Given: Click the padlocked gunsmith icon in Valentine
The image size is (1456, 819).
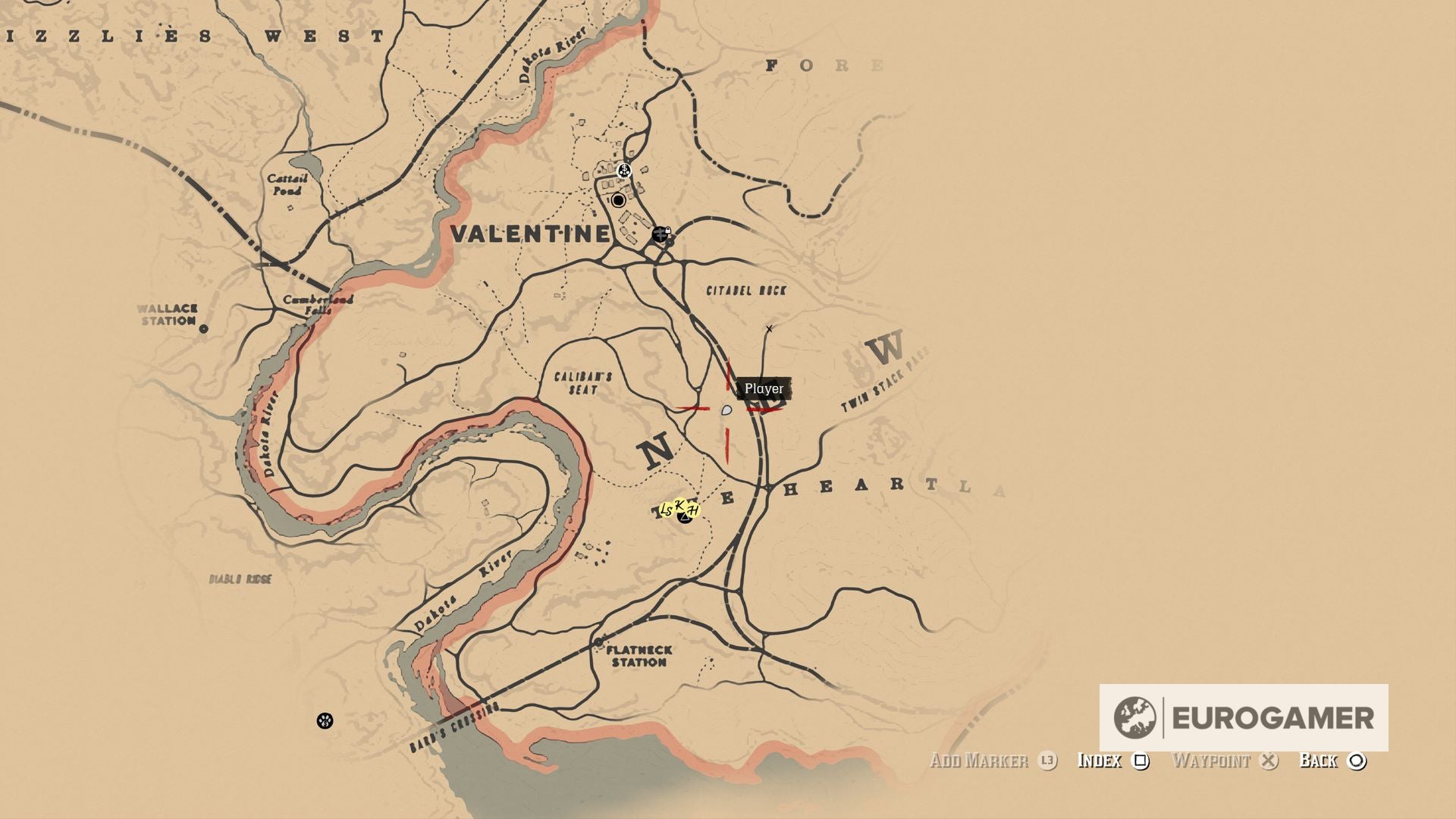Looking at the screenshot, I should click(x=661, y=234).
